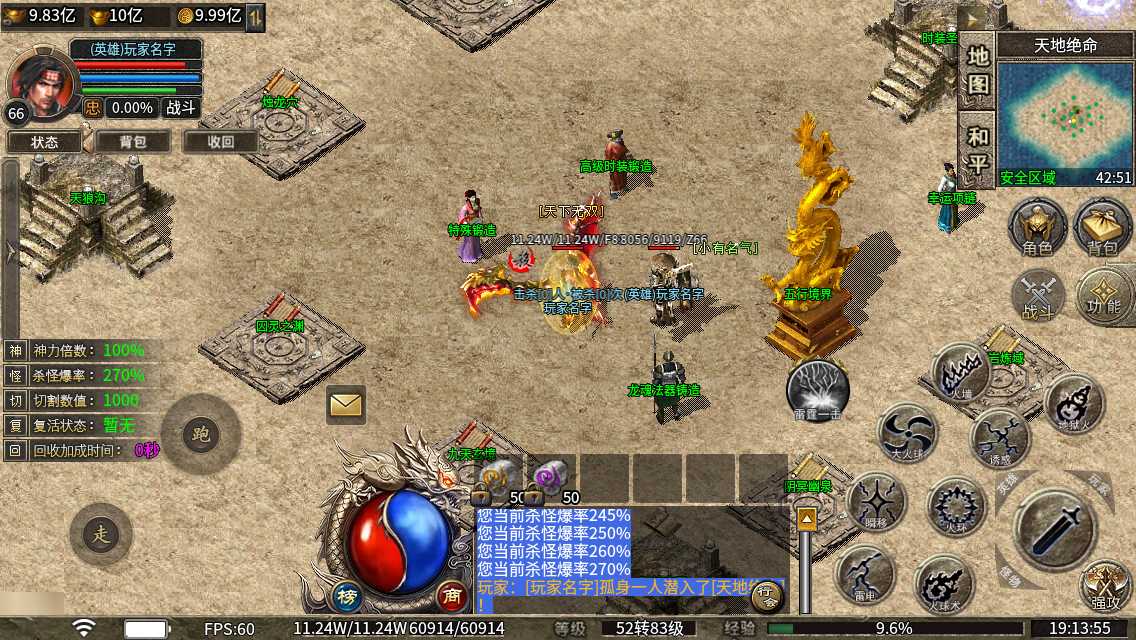The image size is (1136, 640).
Task: Open the hero 状态 status panel
Action: pyautogui.click(x=44, y=142)
